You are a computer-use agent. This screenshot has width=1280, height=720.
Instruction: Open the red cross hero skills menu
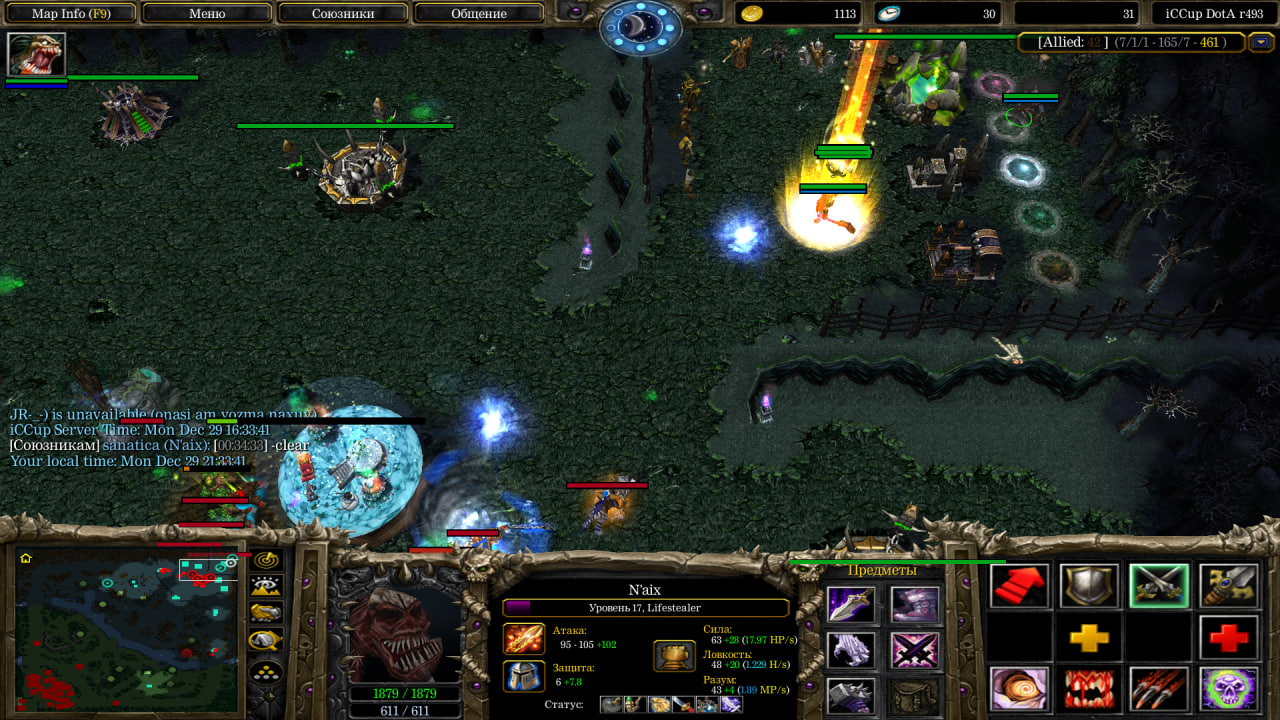1229,638
